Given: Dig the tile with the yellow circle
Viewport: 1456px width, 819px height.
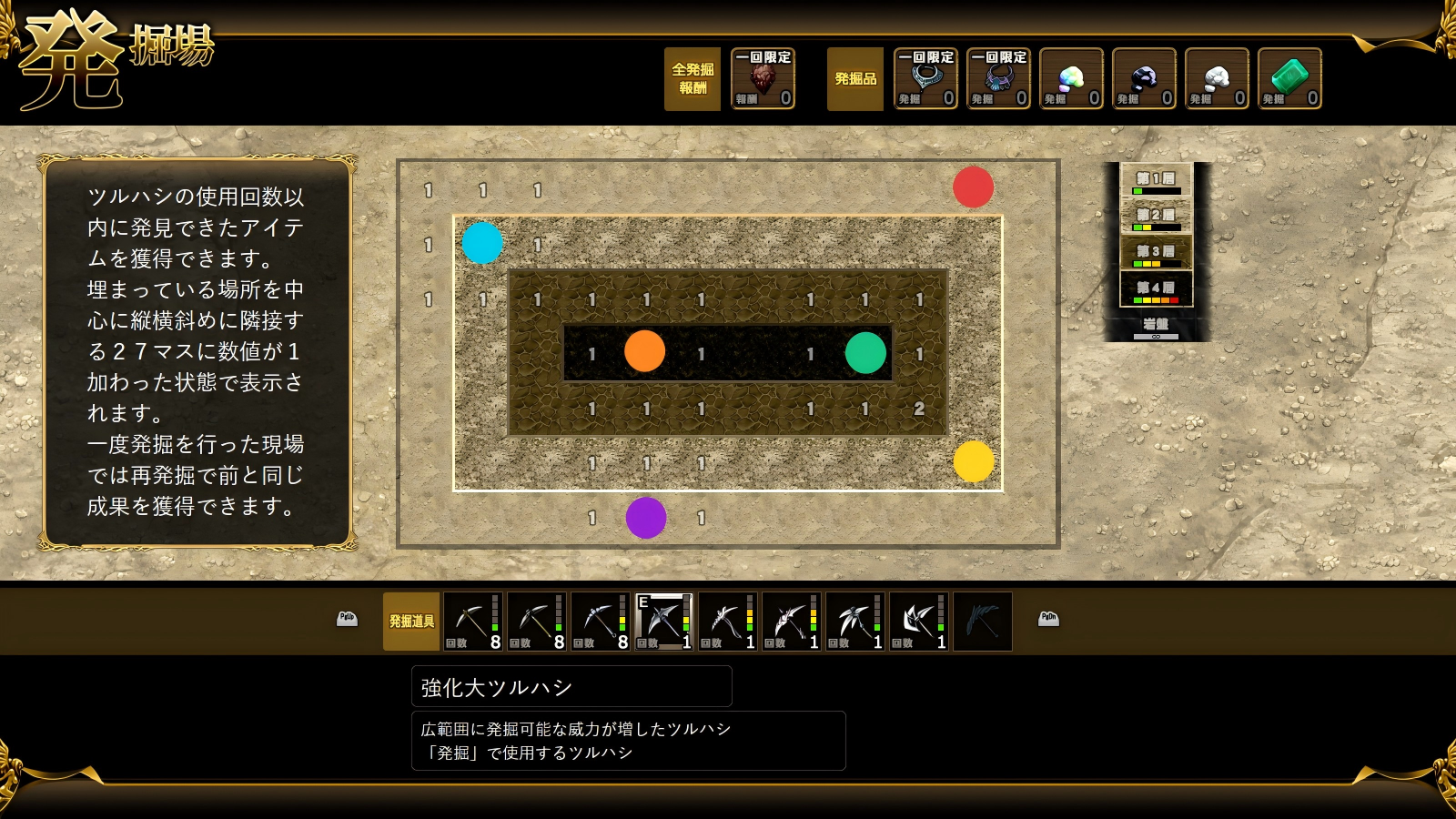Looking at the screenshot, I should coord(974,461).
